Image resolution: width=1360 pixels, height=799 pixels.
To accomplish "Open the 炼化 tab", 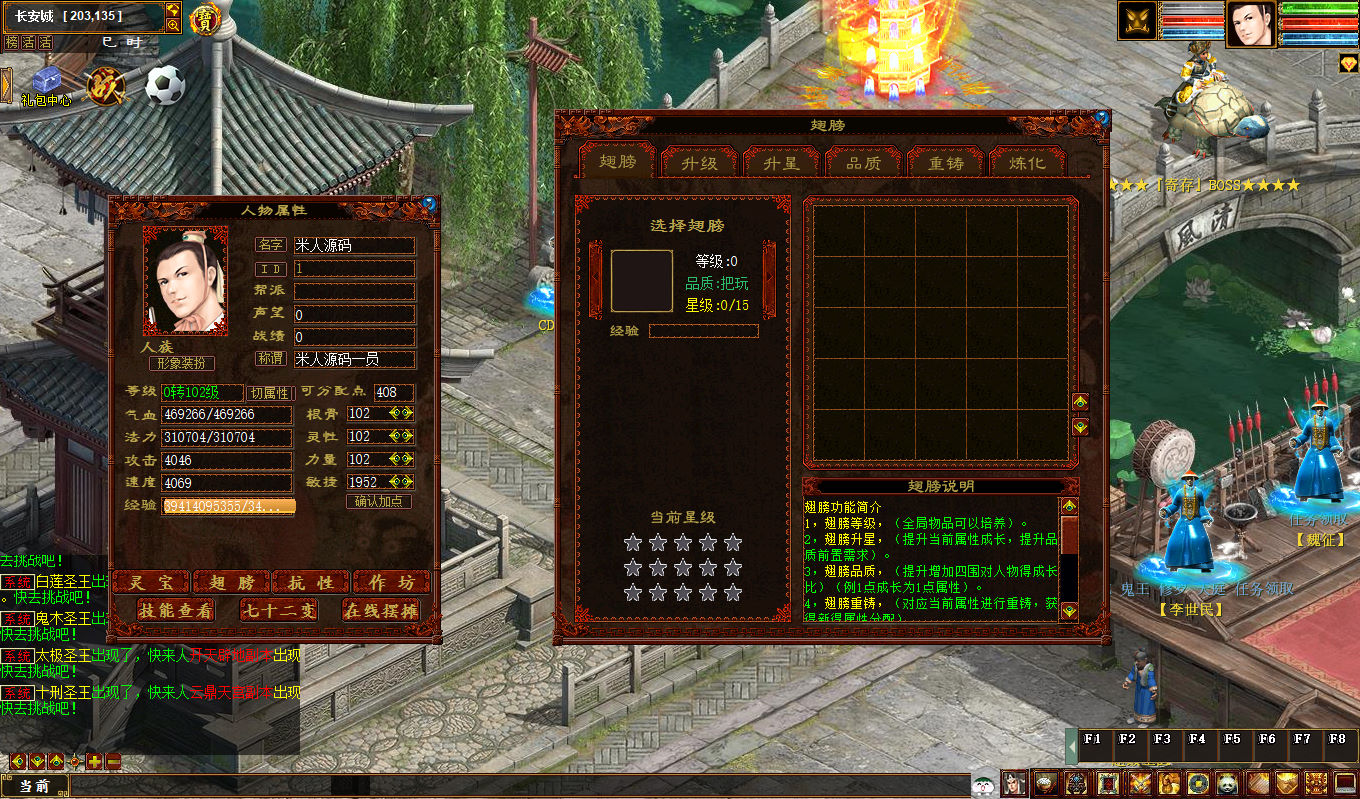I will pos(1027,163).
